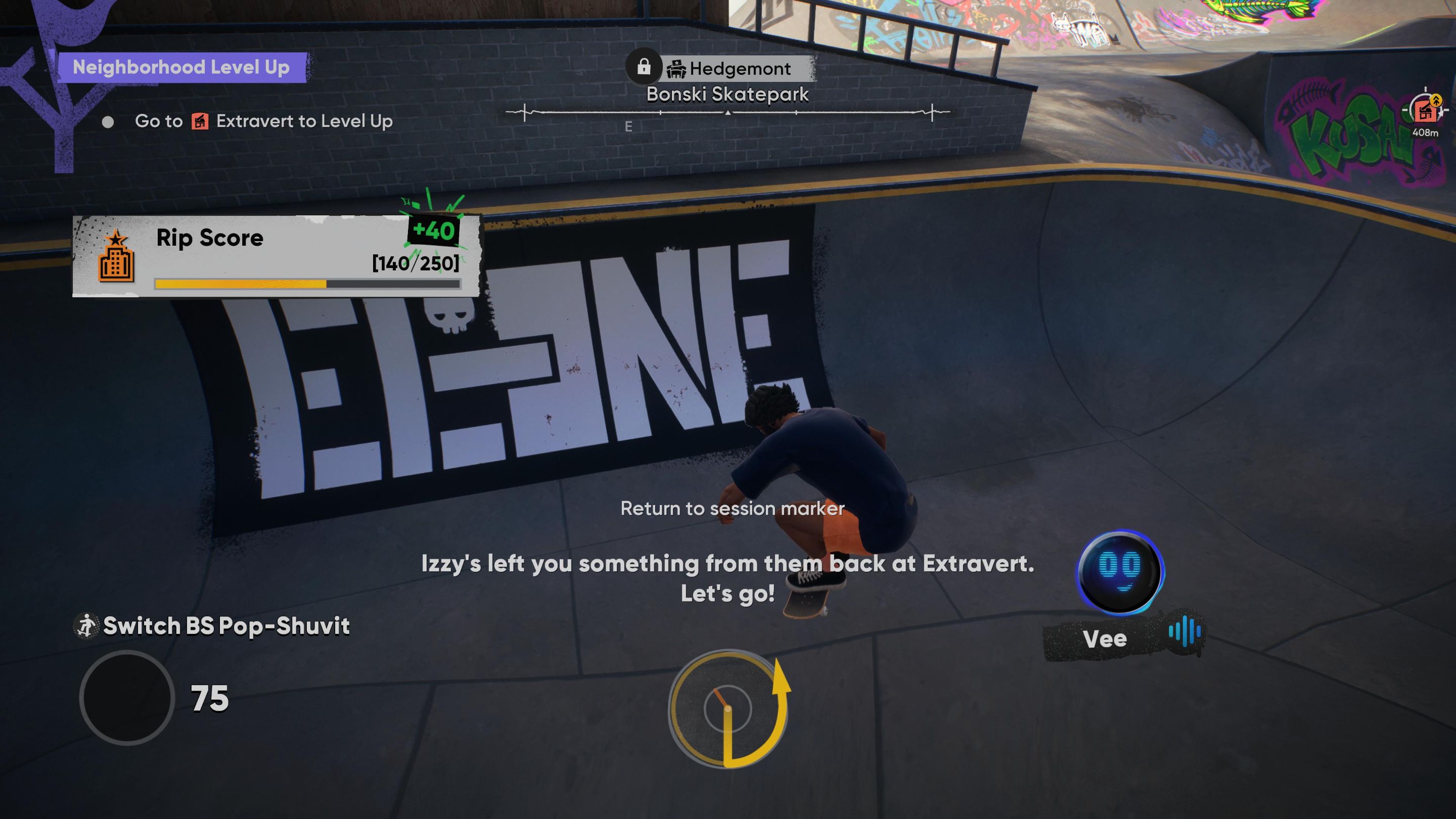Click the round trick combo meter
1456x819 pixels.
point(127,698)
